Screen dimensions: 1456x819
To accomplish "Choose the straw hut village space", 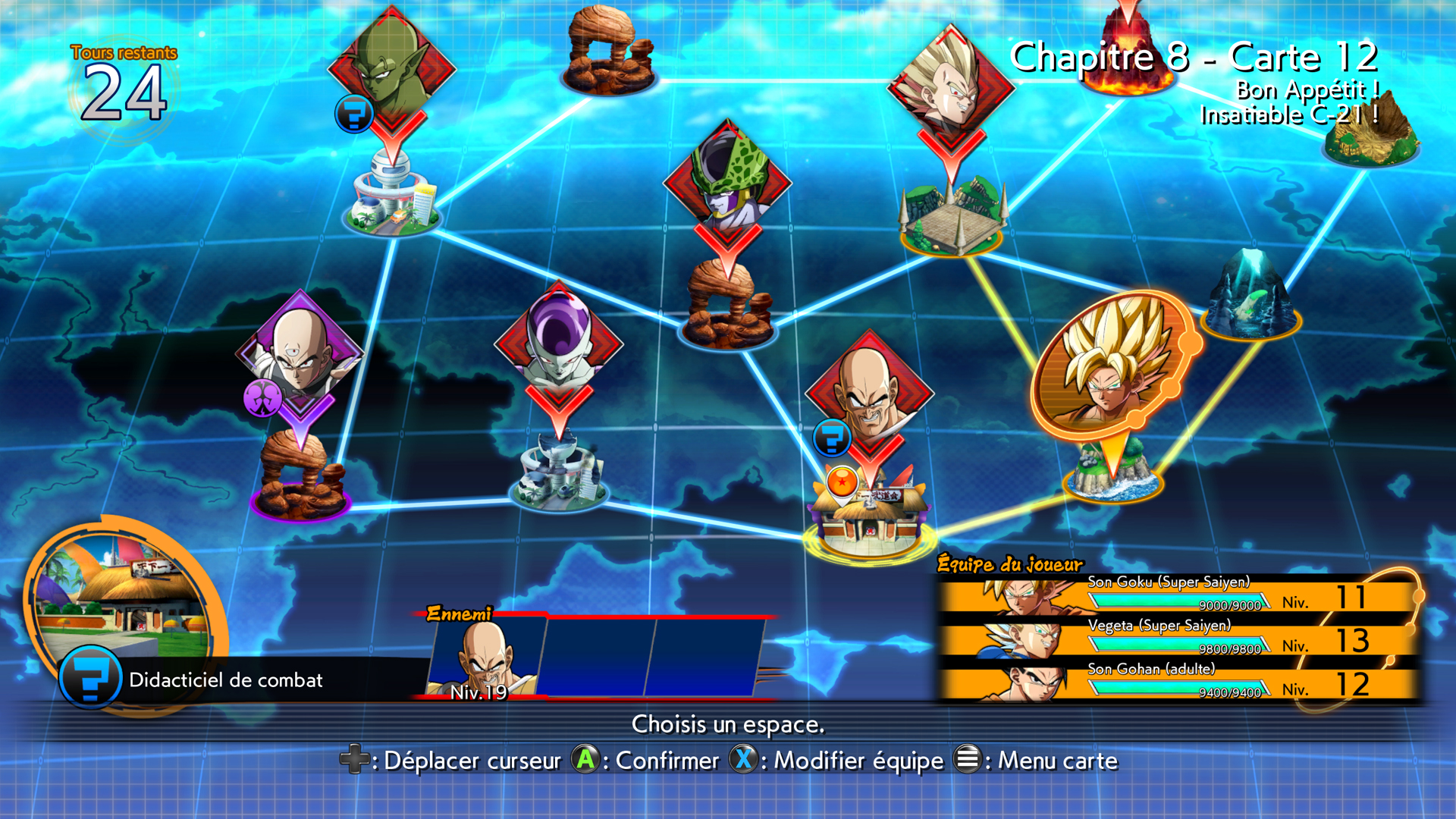I will (1370, 133).
